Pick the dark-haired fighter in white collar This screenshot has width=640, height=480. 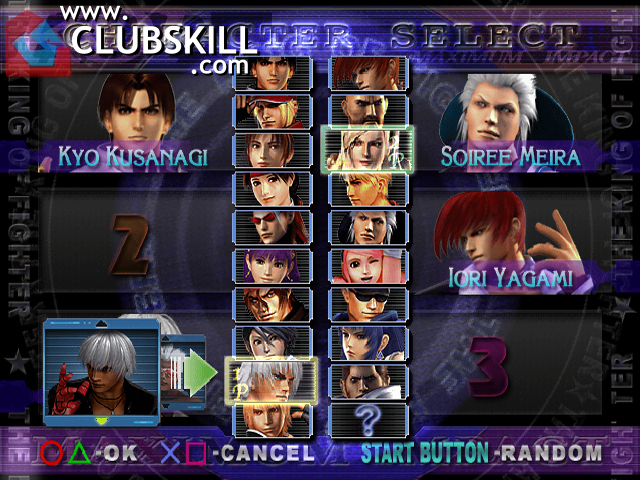(x=272, y=342)
